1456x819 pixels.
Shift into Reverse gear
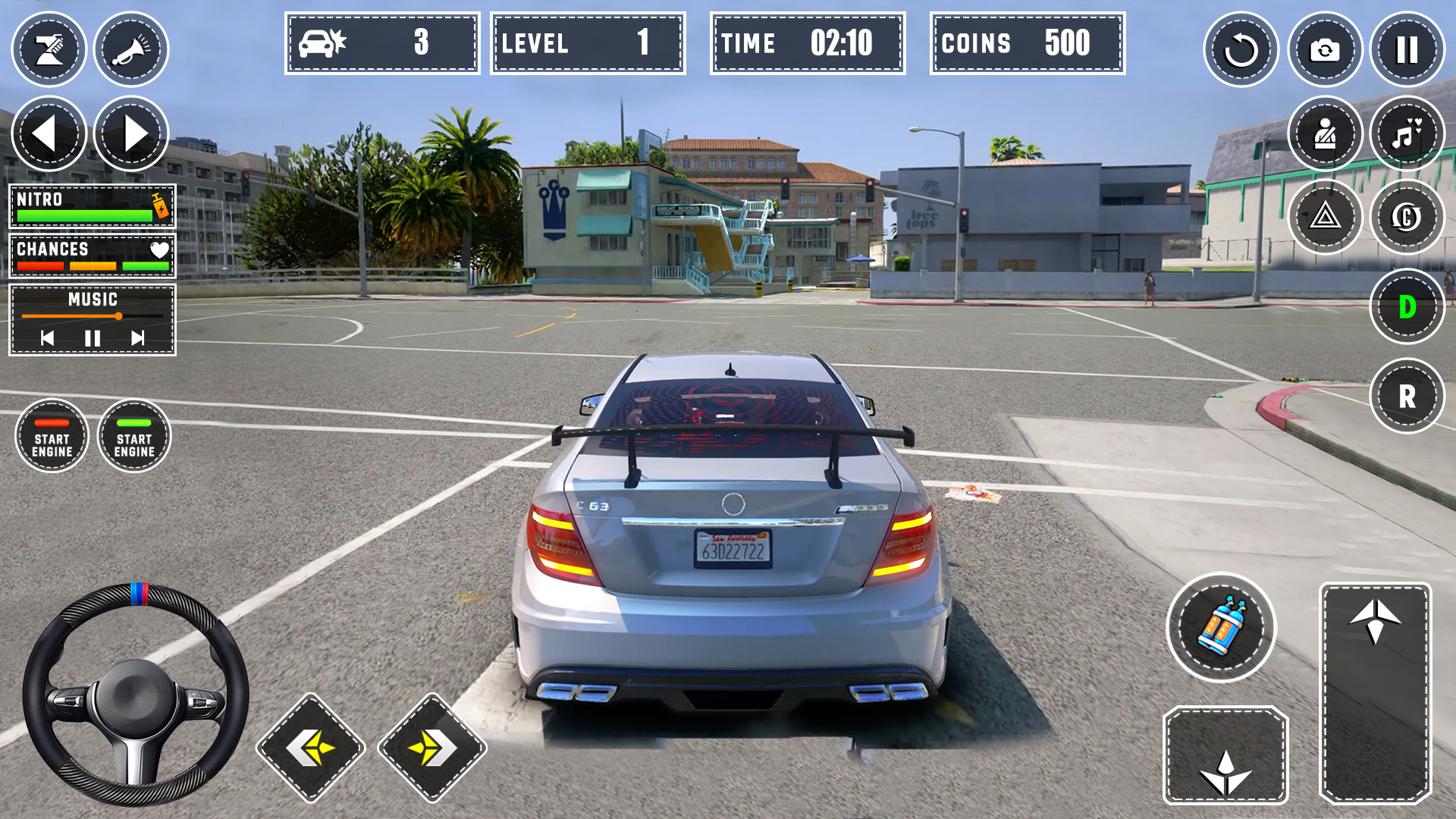[x=1407, y=396]
